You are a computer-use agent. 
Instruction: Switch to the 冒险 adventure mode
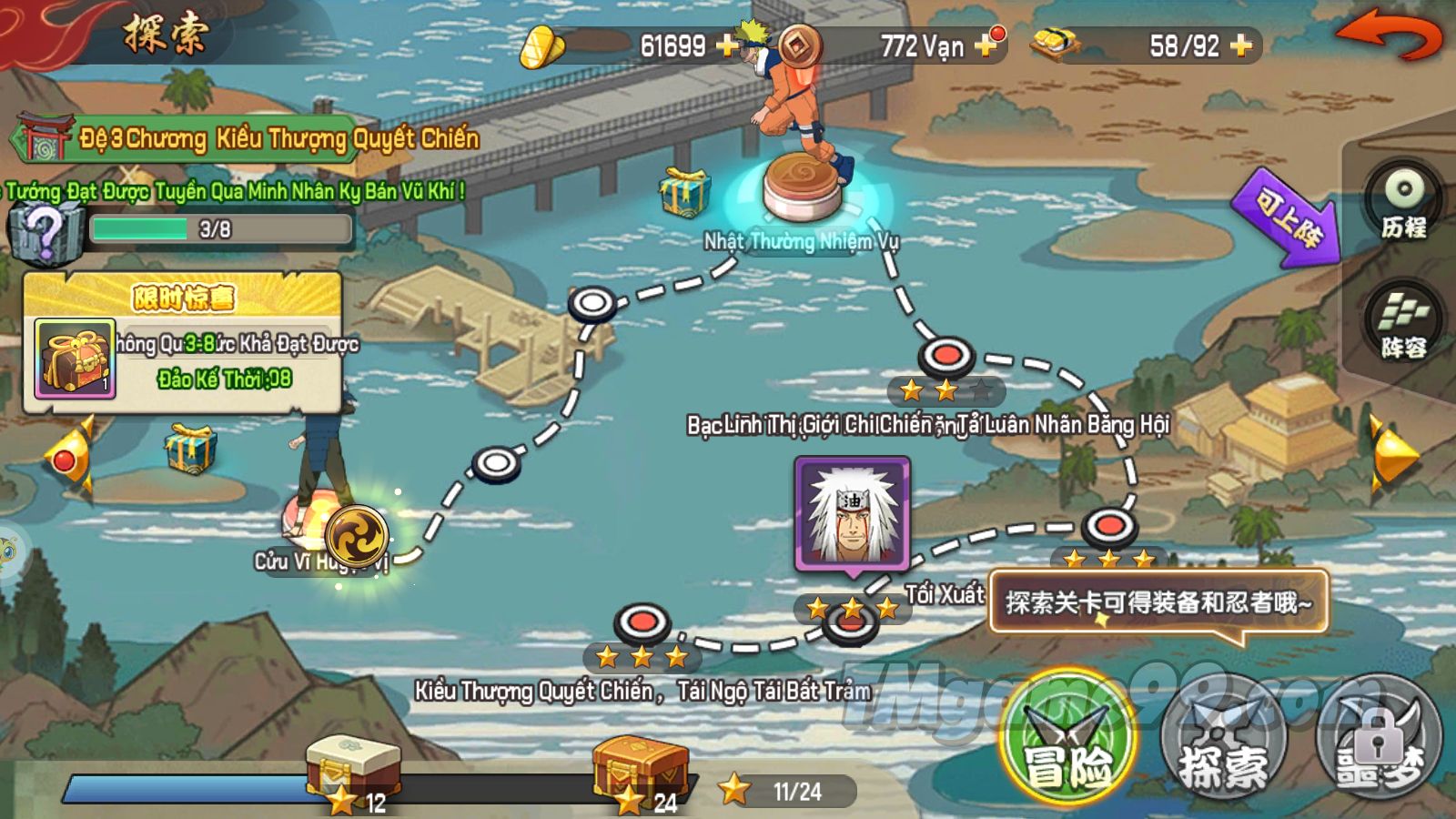[x=1069, y=739]
